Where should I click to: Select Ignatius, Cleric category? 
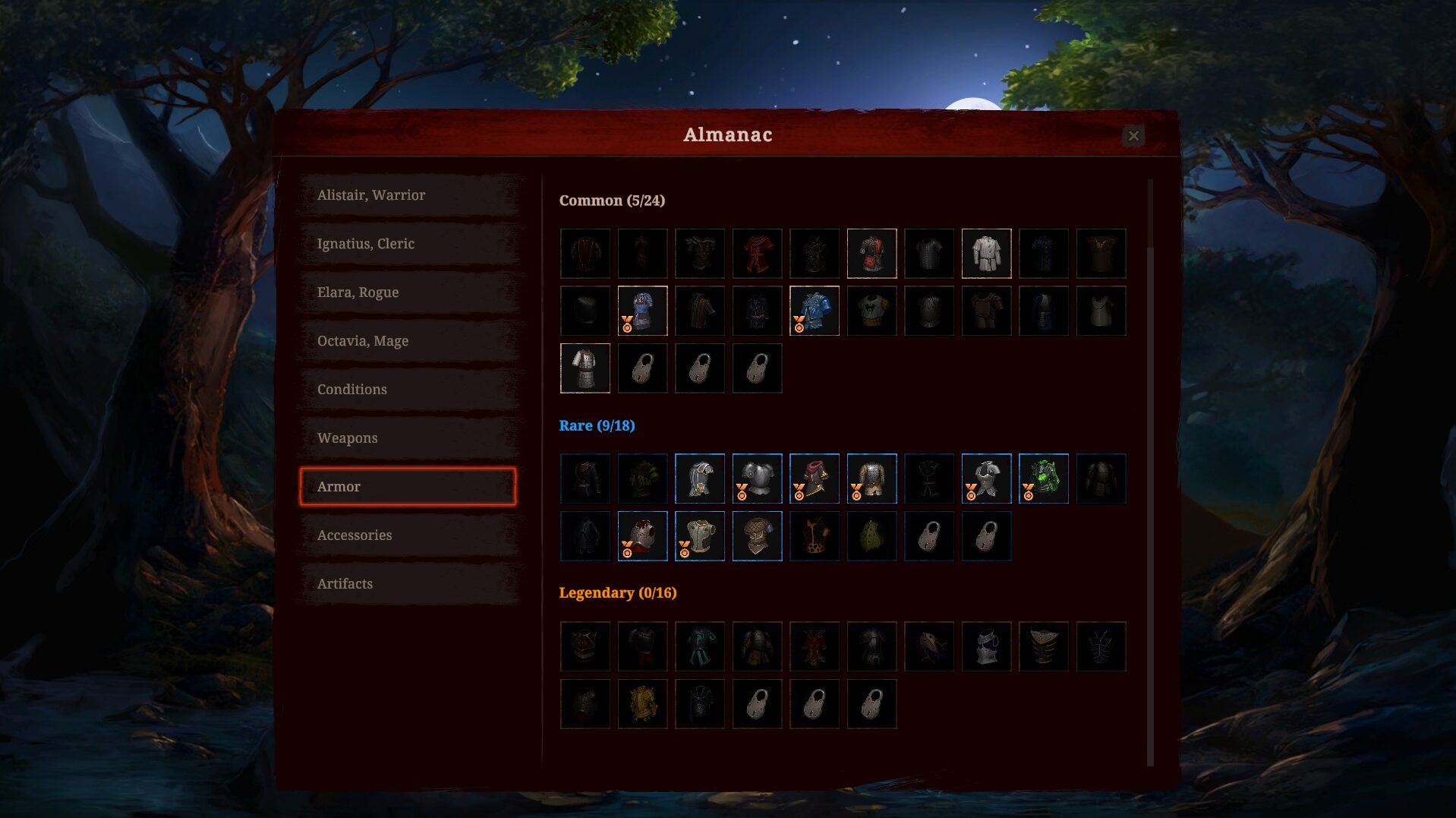pos(408,244)
